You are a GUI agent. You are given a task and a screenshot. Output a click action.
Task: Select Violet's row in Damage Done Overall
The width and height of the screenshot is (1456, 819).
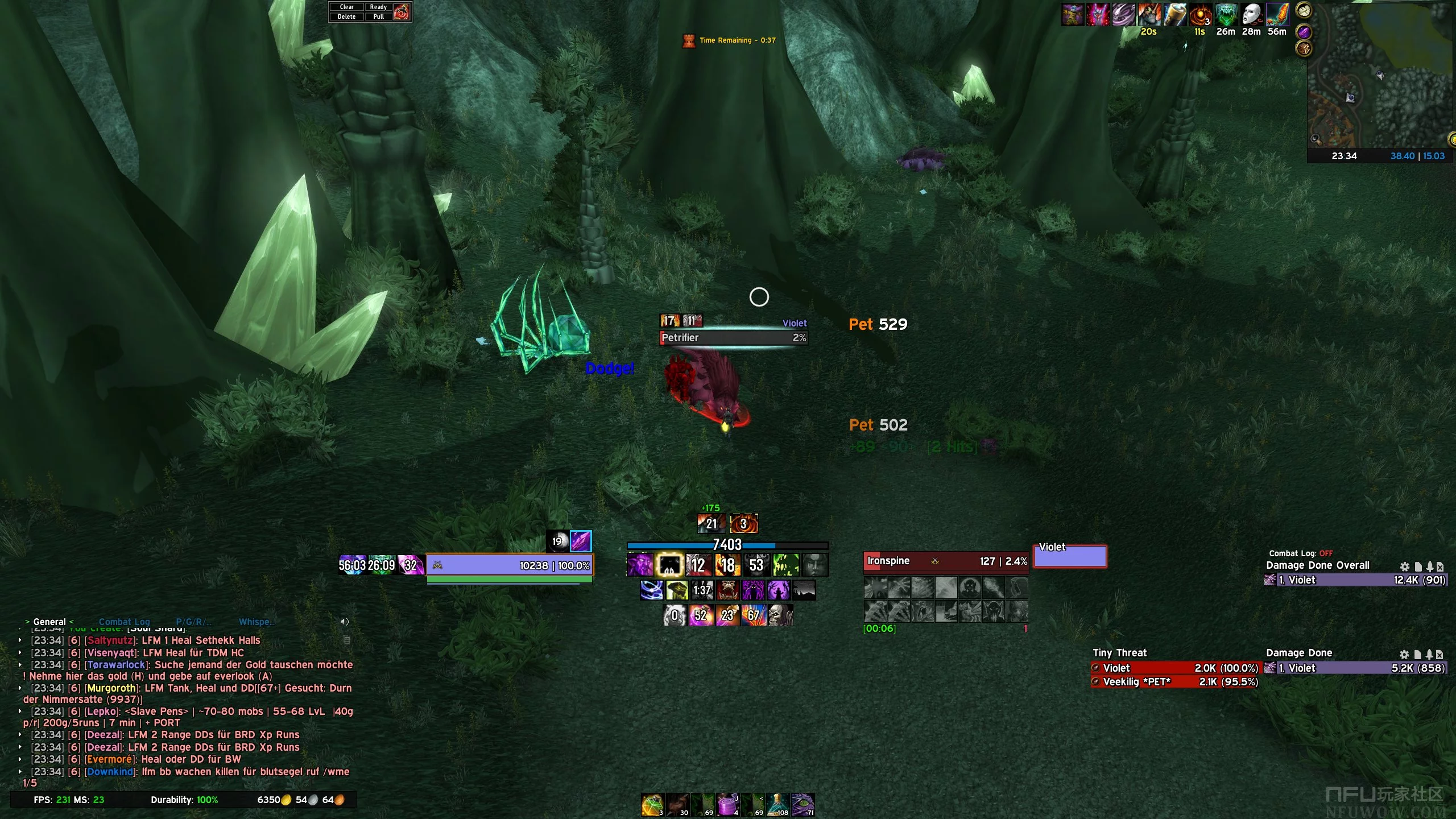coord(1355,580)
